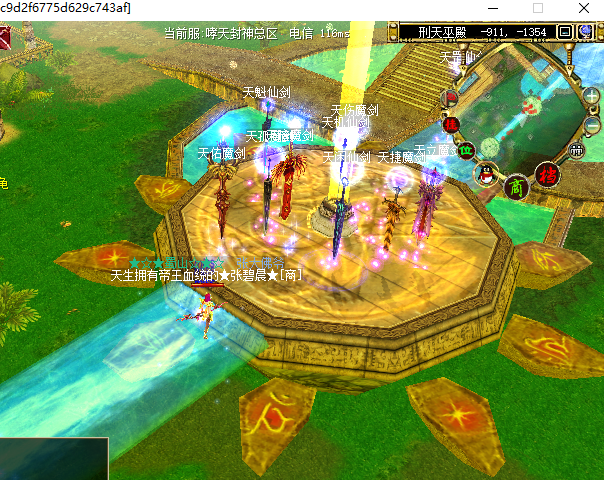
Task: Open the world map globe icon
Action: point(583,32)
